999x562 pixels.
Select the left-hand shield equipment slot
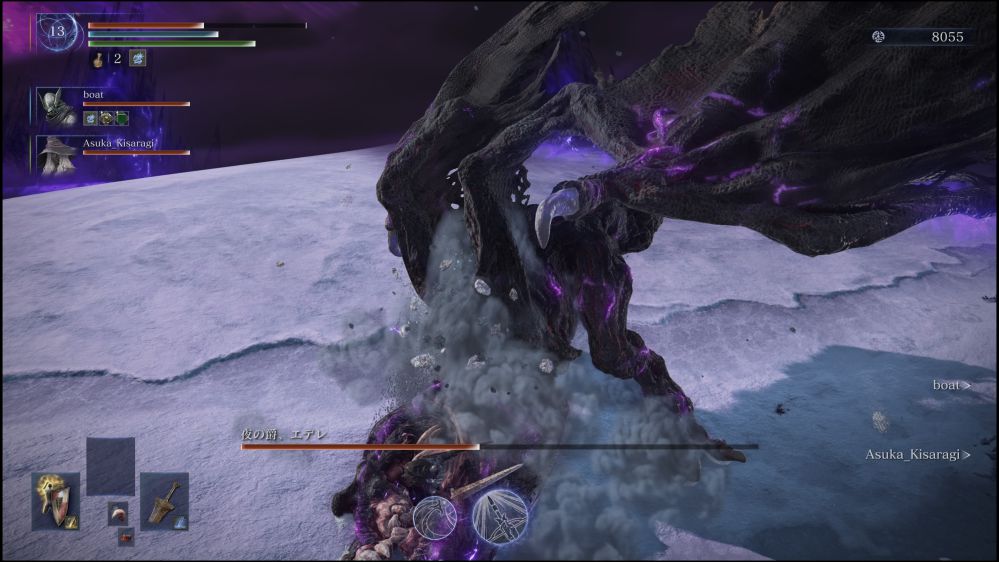55,500
